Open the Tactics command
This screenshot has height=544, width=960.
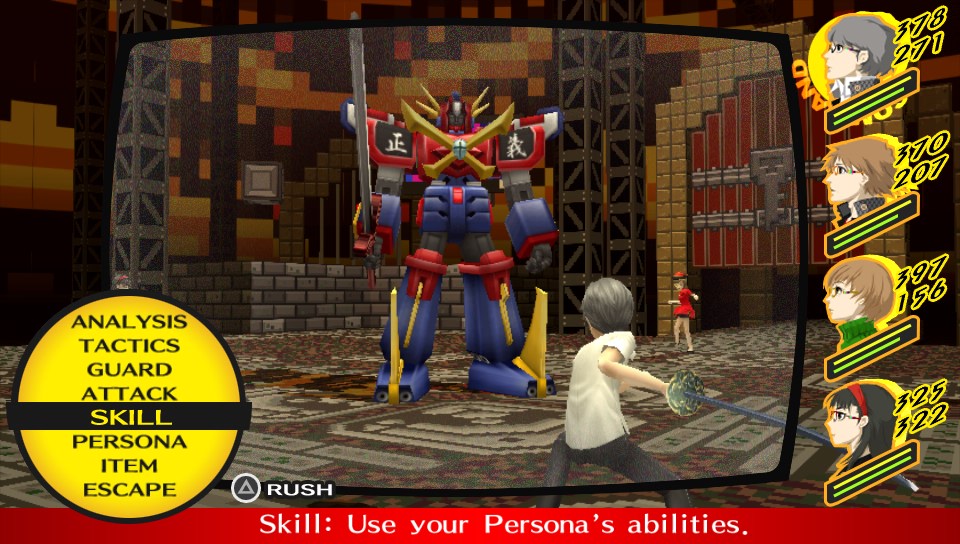pos(129,346)
